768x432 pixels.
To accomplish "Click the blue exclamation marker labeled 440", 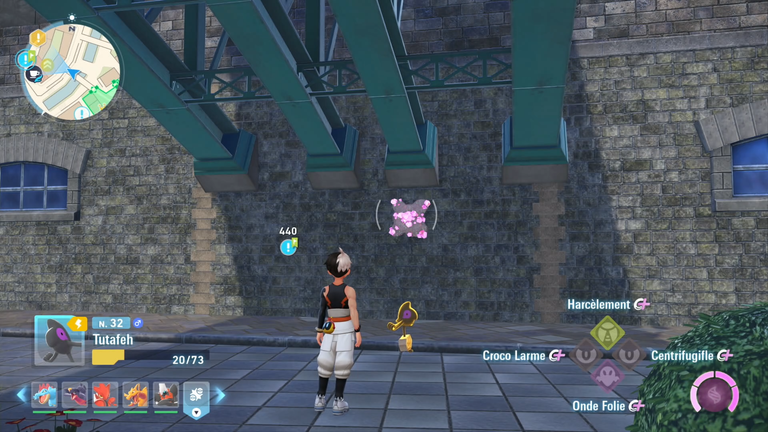I will tap(288, 246).
